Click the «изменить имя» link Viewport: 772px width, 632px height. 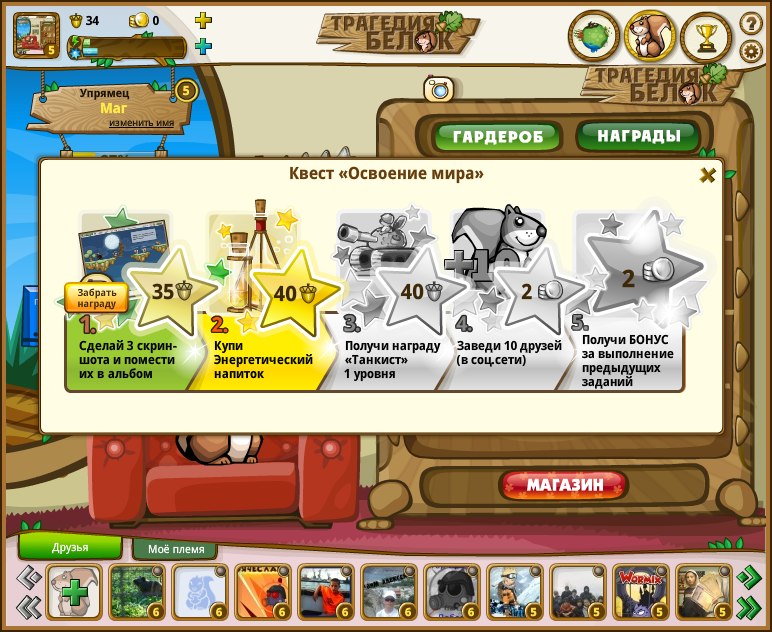pos(142,123)
